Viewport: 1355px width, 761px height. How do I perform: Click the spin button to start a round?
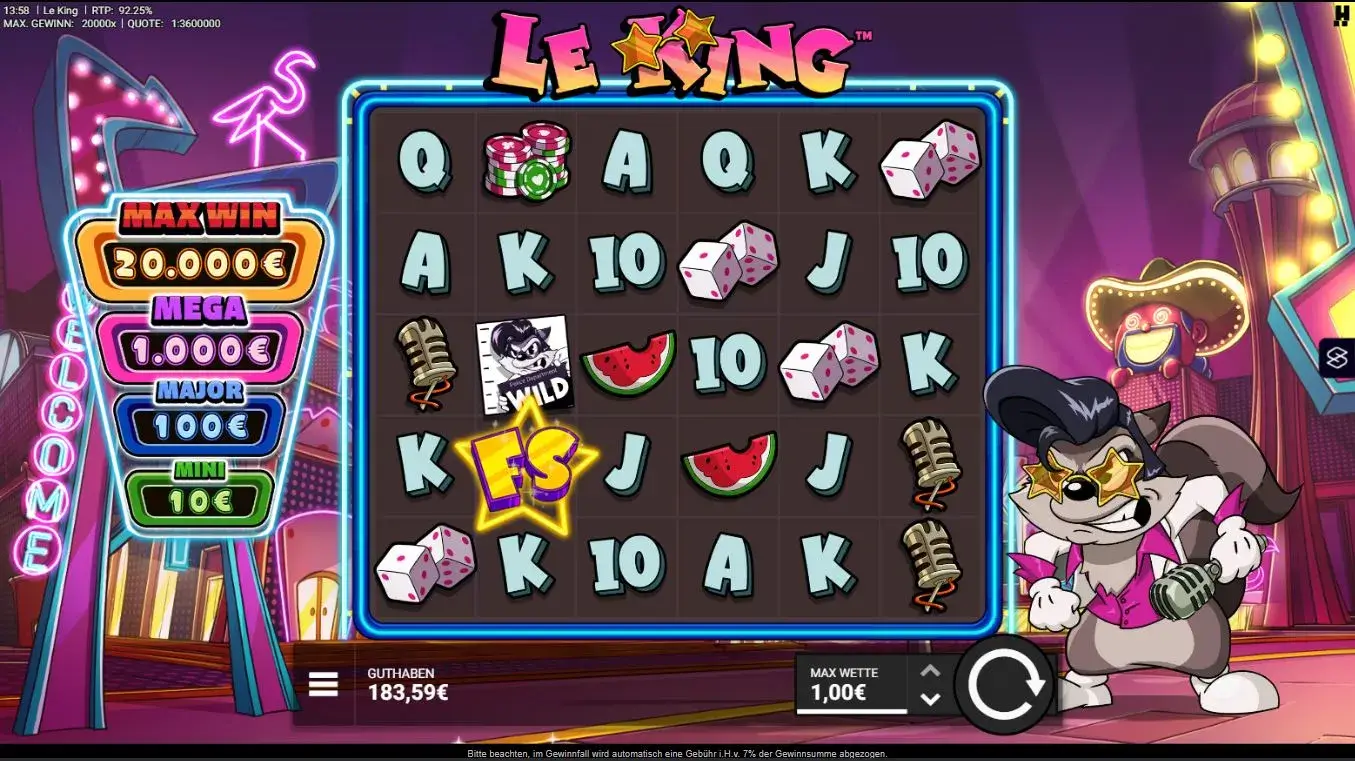pyautogui.click(x=1006, y=684)
